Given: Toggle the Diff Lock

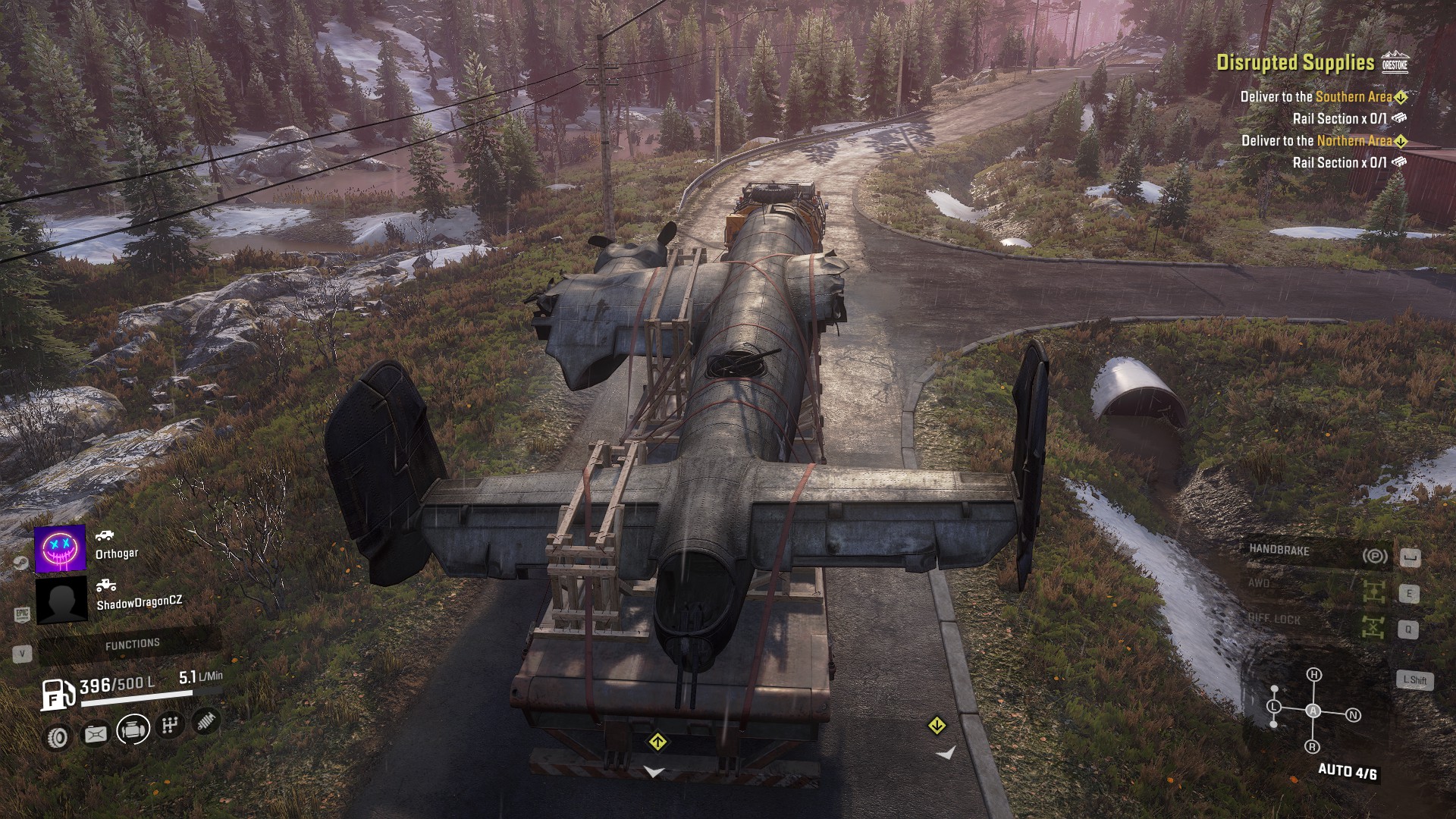Looking at the screenshot, I should [x=1317, y=622].
